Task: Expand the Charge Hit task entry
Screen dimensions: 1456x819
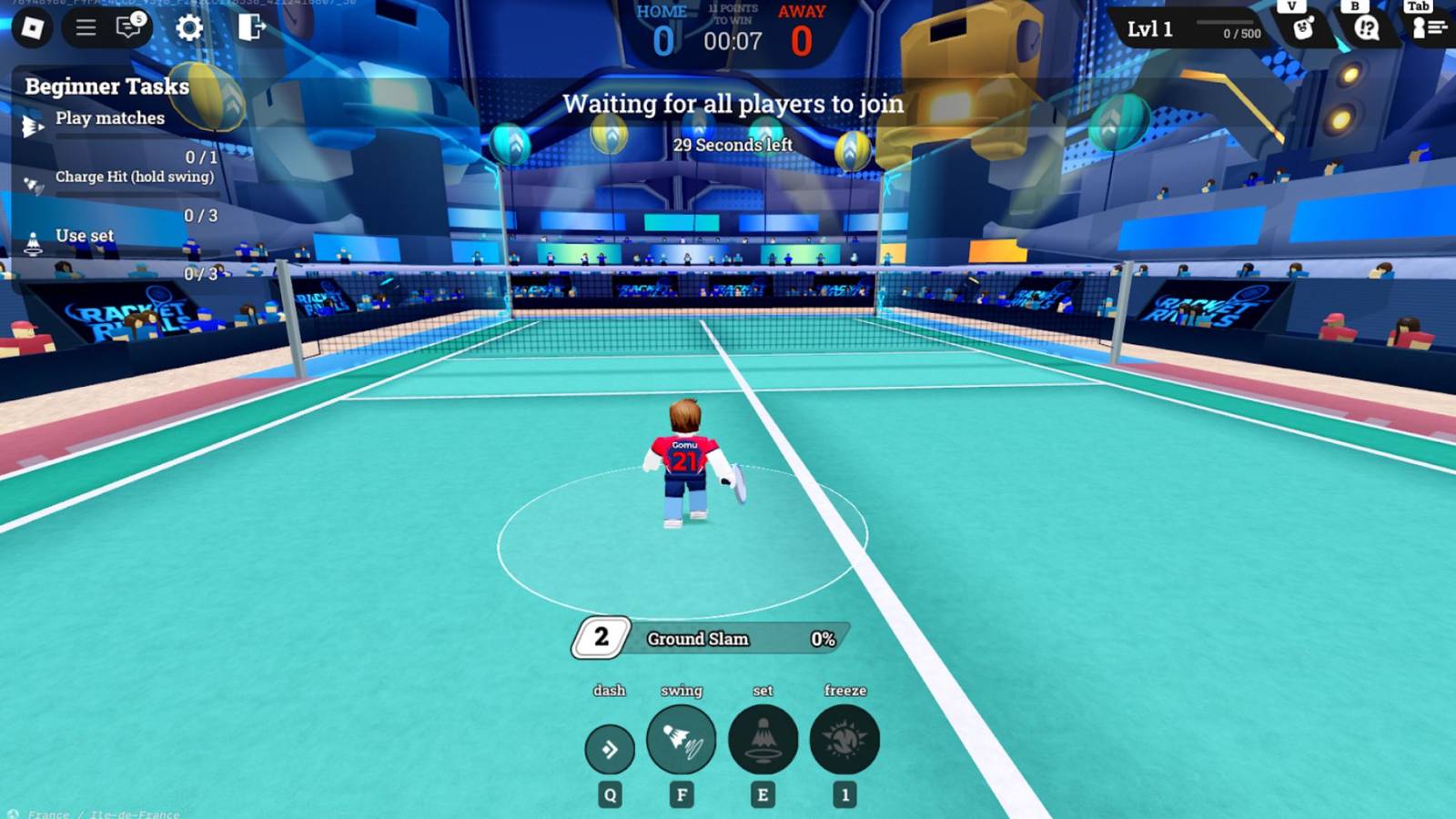Action: [135, 177]
